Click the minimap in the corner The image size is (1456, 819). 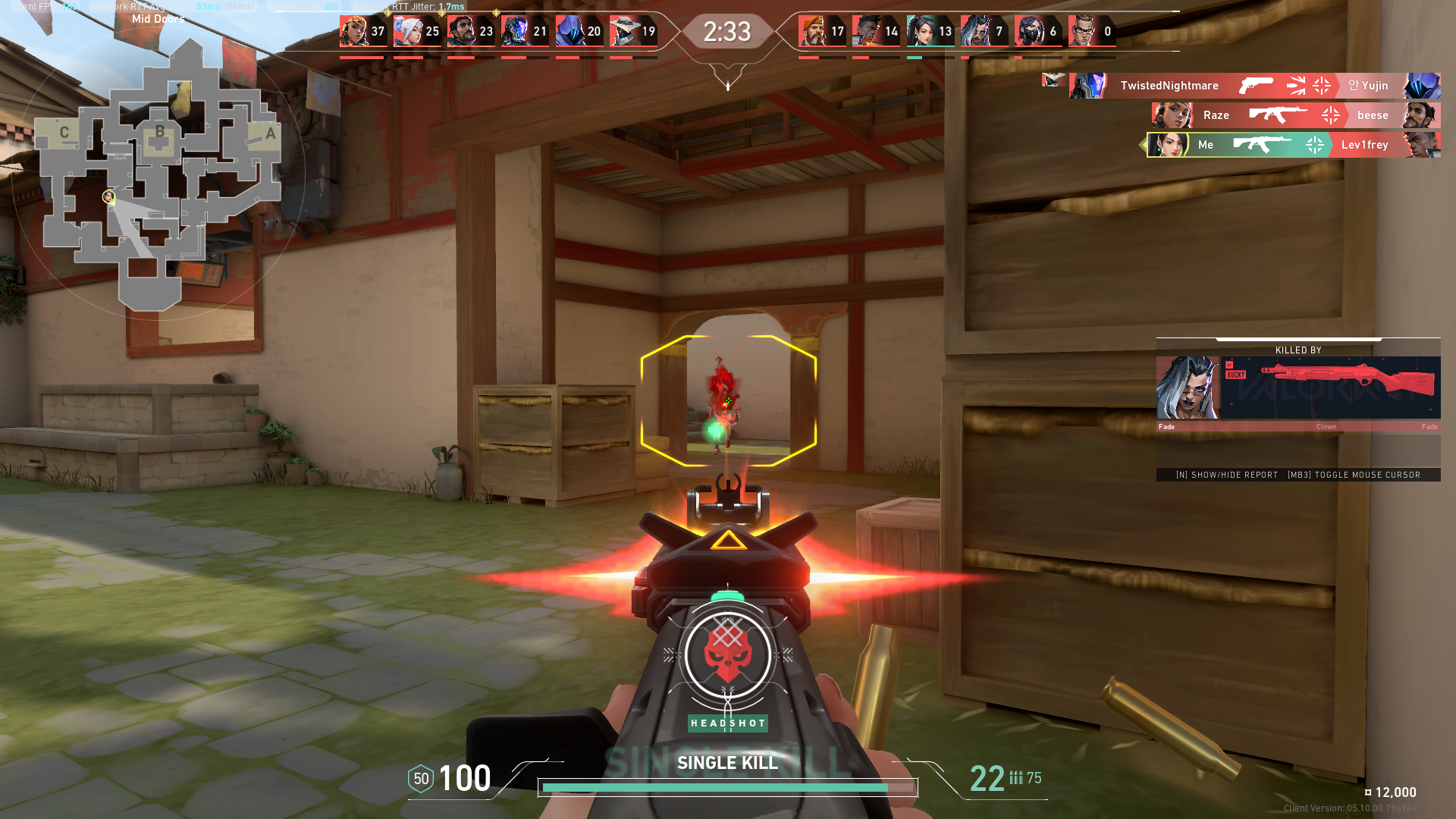[159, 174]
